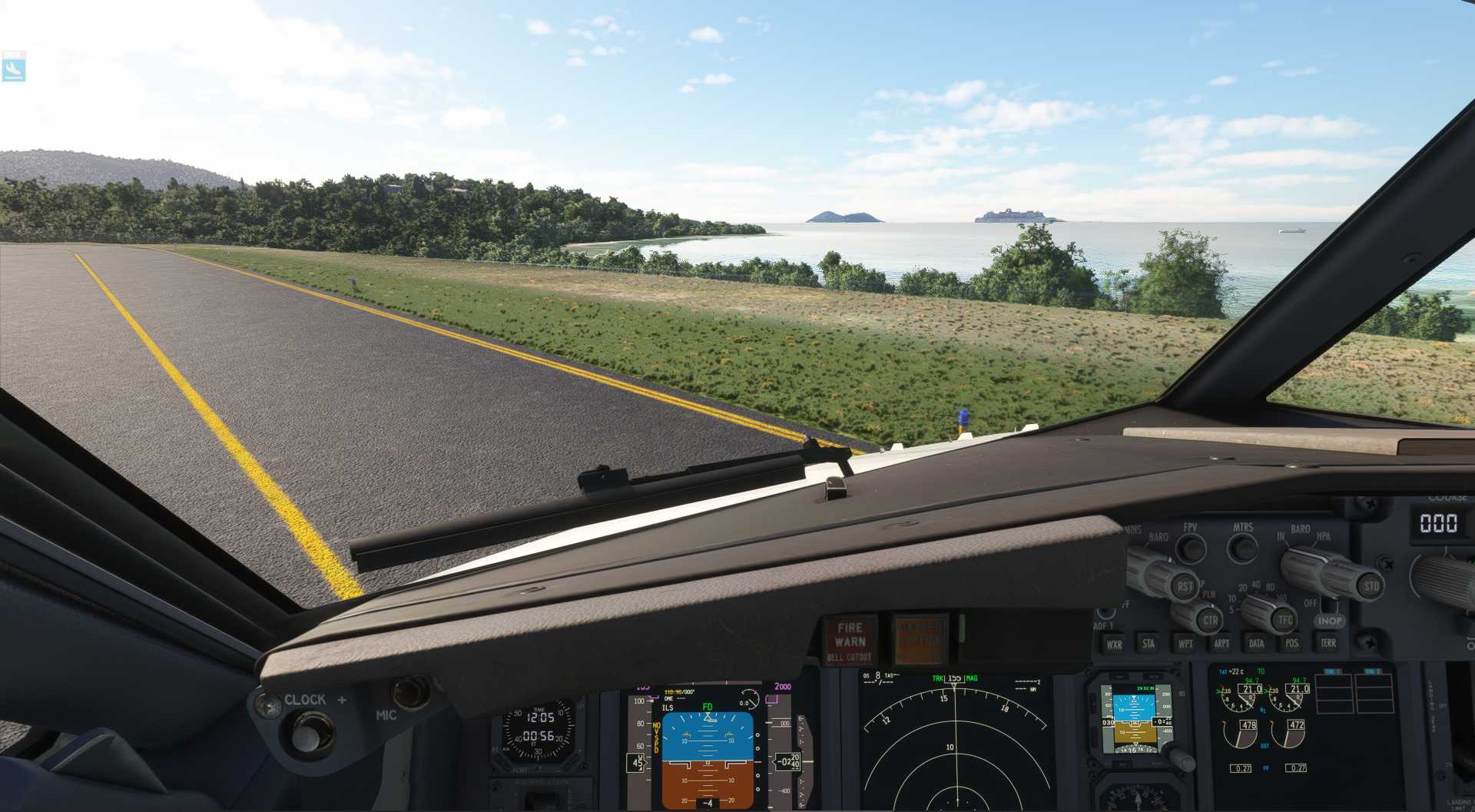
Task: Push the FPV flight path vector button
Action: click(x=1191, y=549)
